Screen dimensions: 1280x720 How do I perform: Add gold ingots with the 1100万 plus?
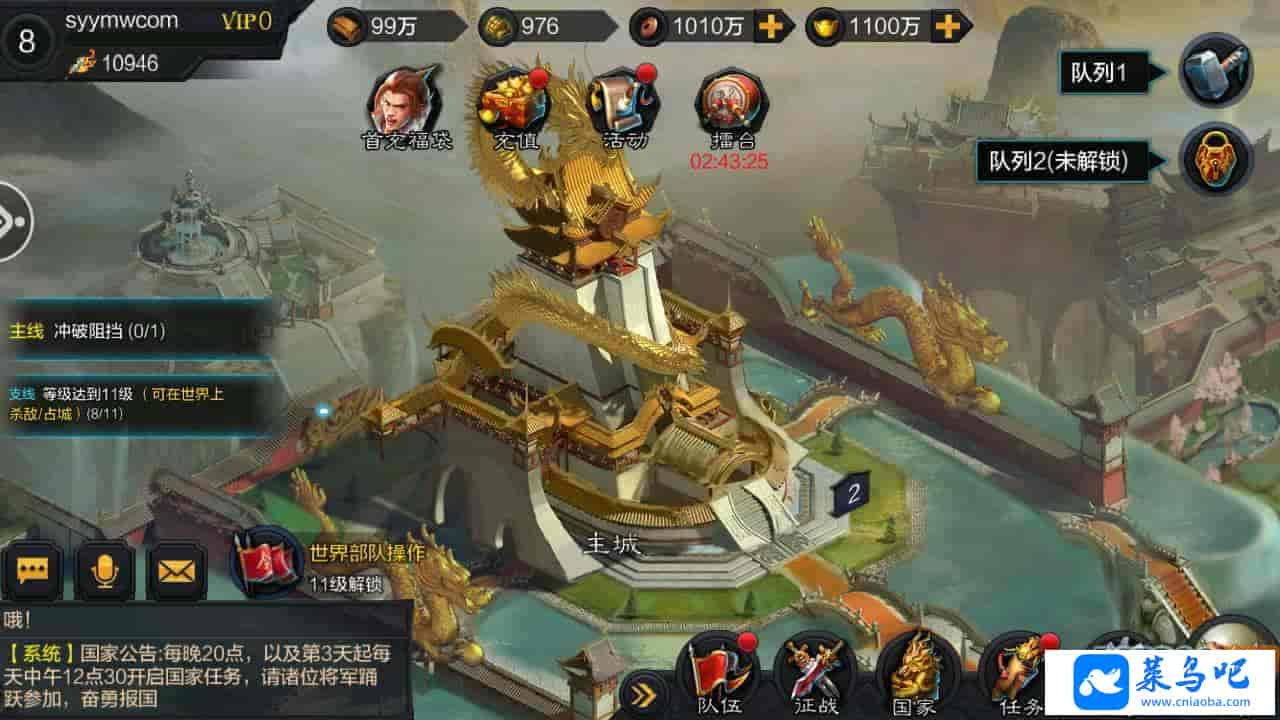[946, 27]
